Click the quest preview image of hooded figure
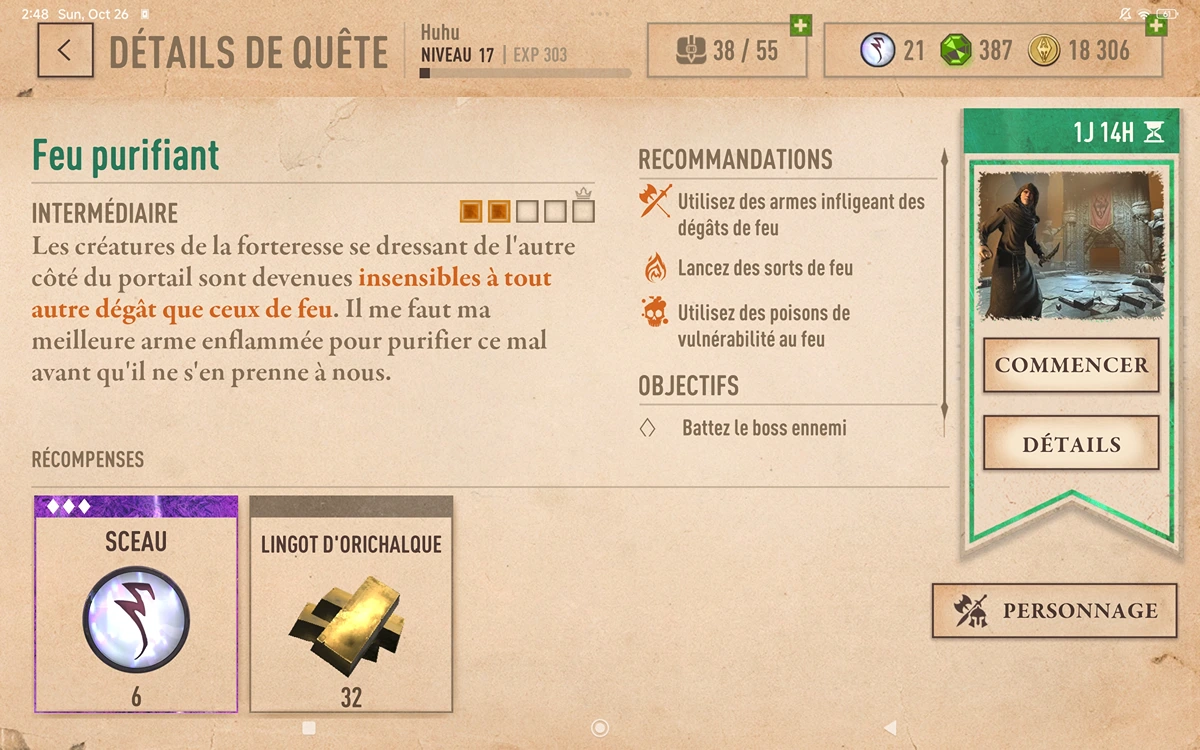This screenshot has height=750, width=1200. (1071, 246)
